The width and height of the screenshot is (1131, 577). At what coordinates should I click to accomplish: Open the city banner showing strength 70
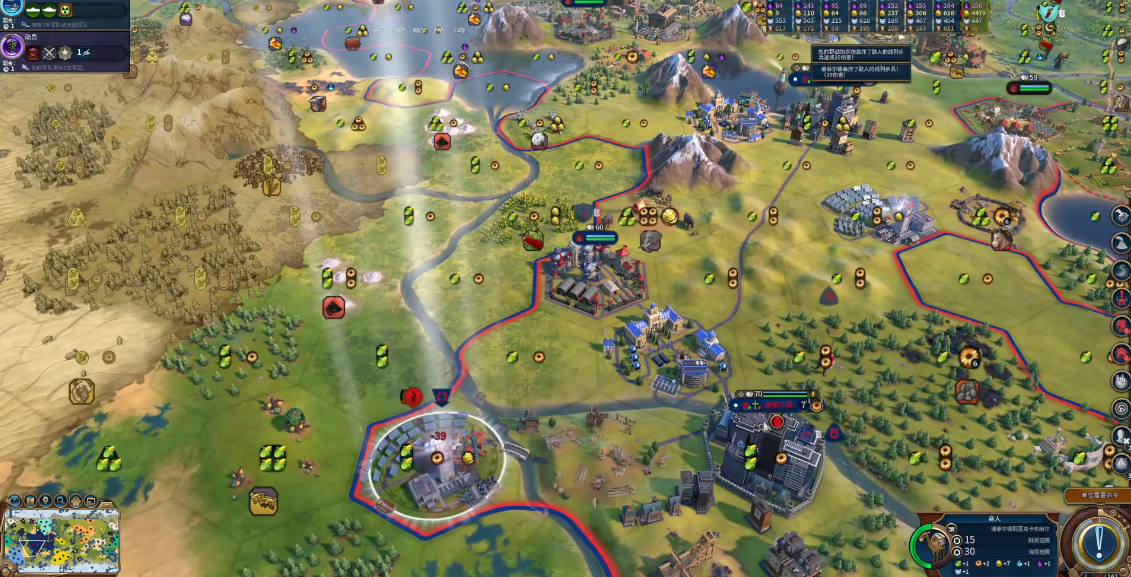(x=776, y=404)
